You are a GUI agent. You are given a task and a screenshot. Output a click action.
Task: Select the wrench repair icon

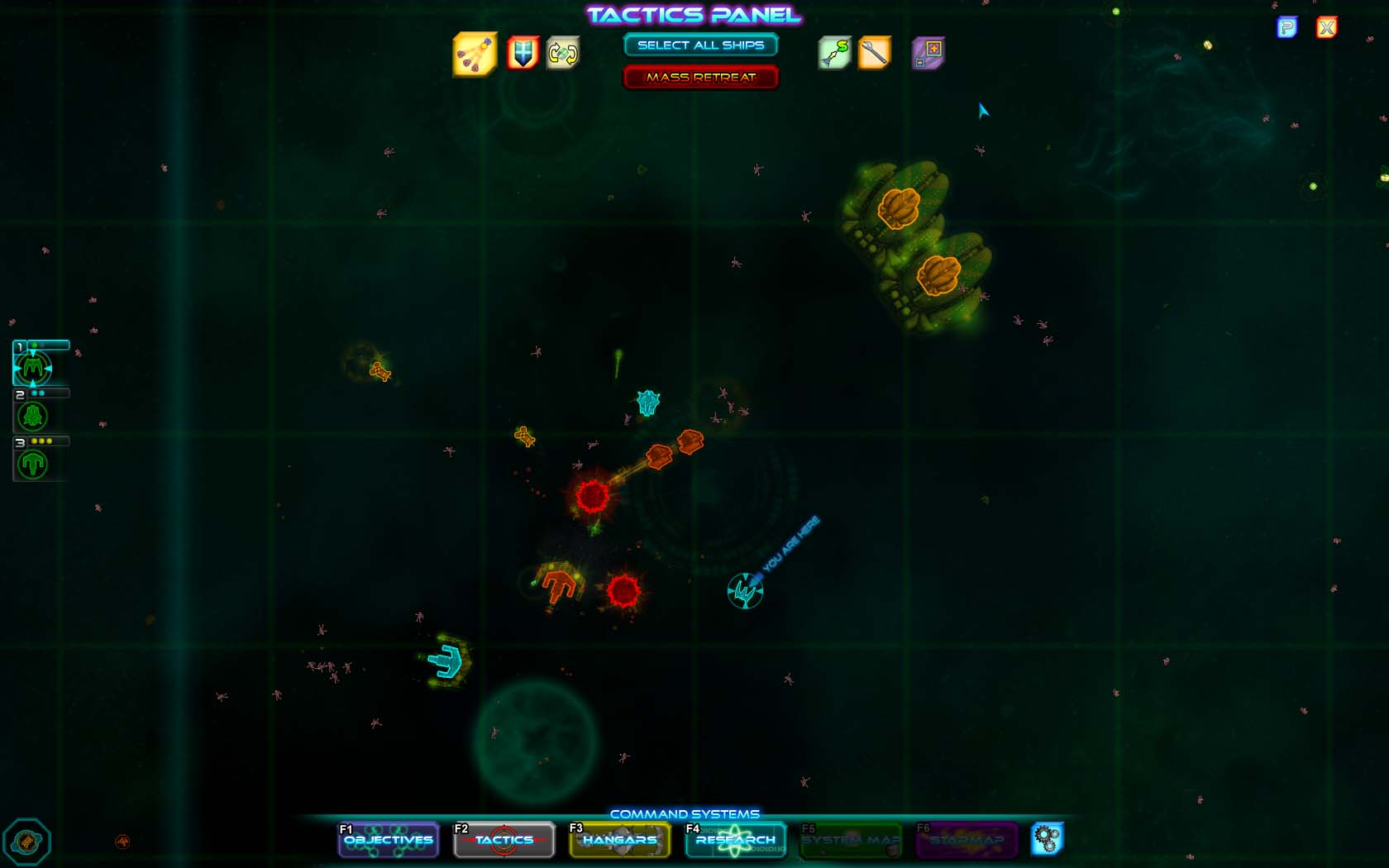click(874, 51)
